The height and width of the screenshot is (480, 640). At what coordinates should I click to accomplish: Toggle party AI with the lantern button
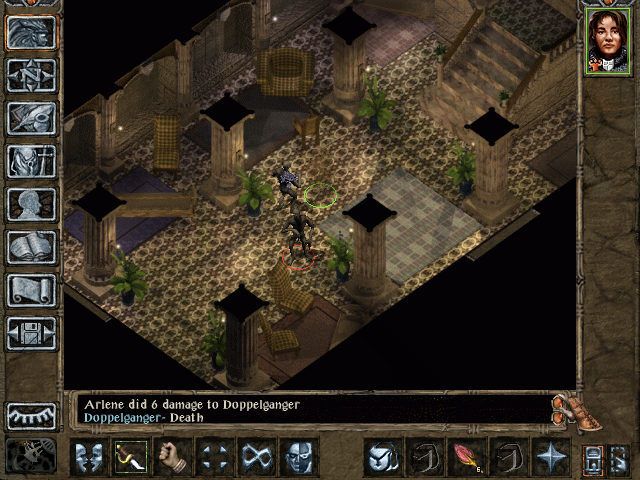31,455
